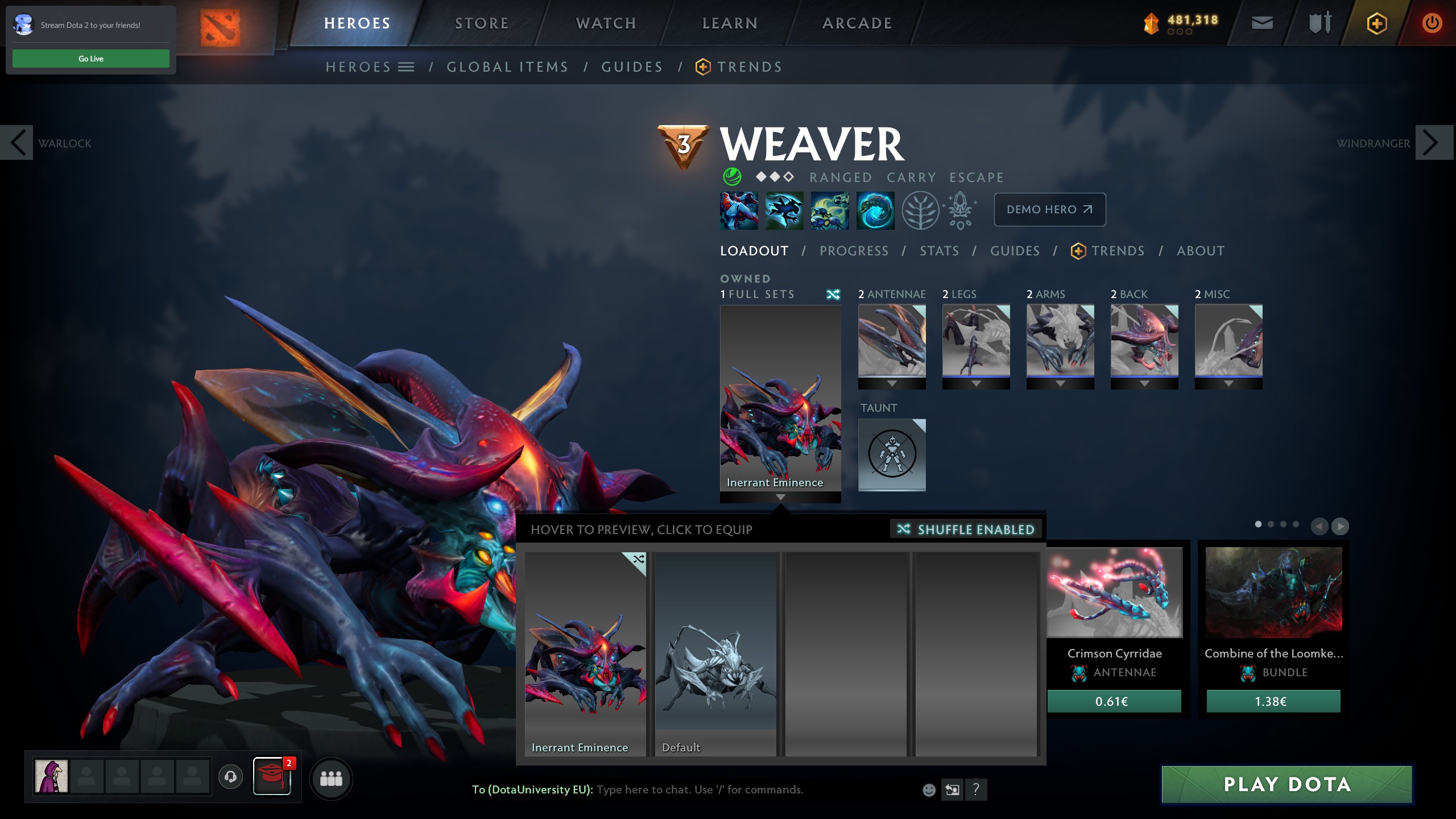Open Dota Plus hexagon icon
The width and height of the screenshot is (1456, 819).
click(1377, 23)
